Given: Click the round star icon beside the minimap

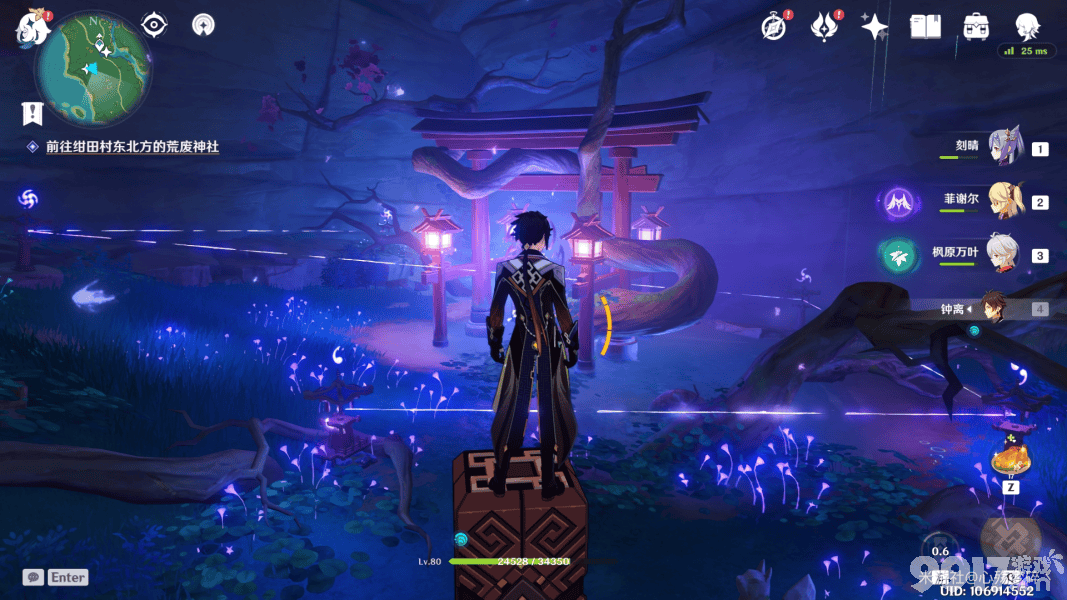Looking at the screenshot, I should click(x=203, y=25).
